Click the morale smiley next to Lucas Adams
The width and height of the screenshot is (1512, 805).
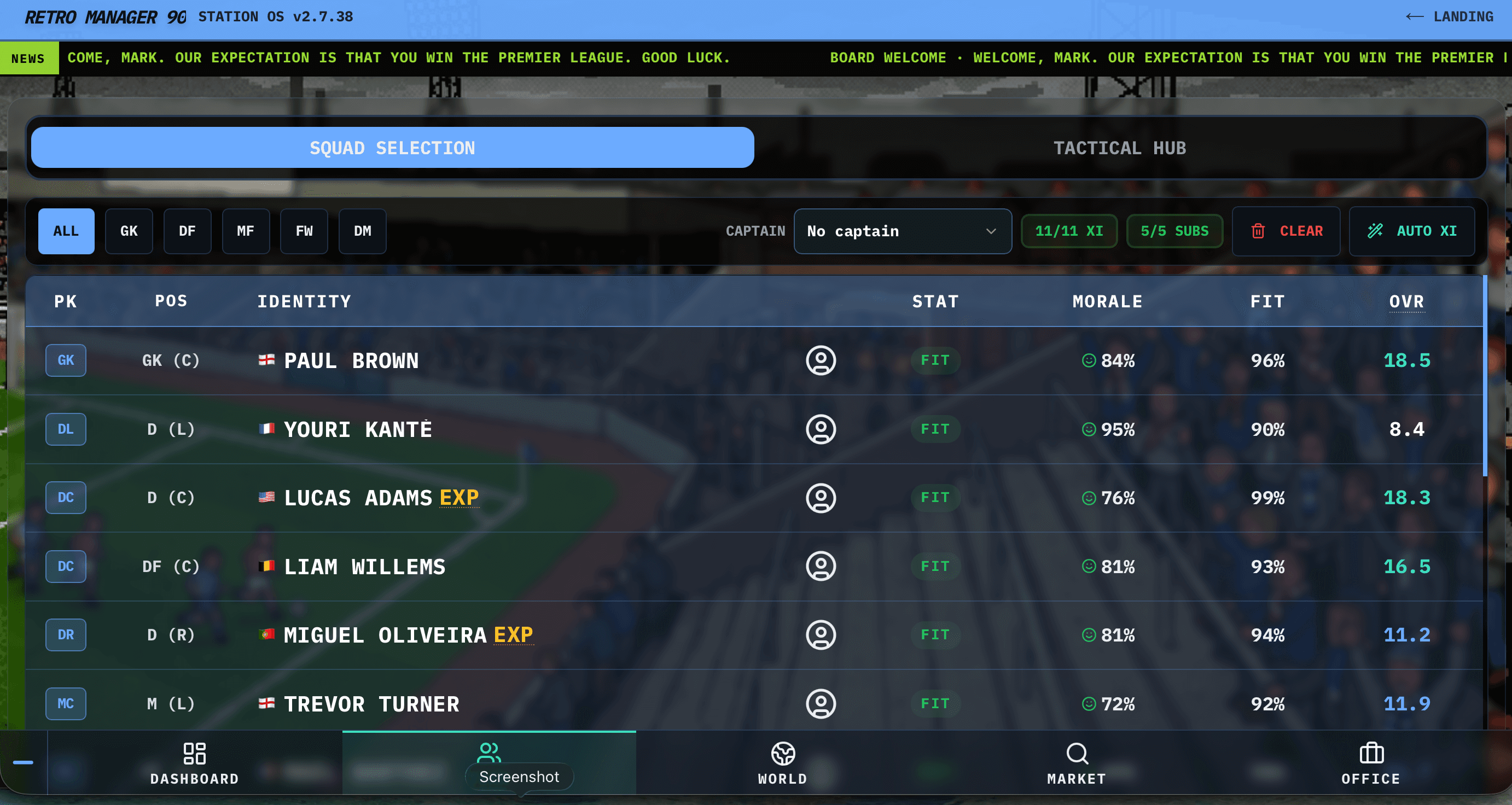[1089, 498]
